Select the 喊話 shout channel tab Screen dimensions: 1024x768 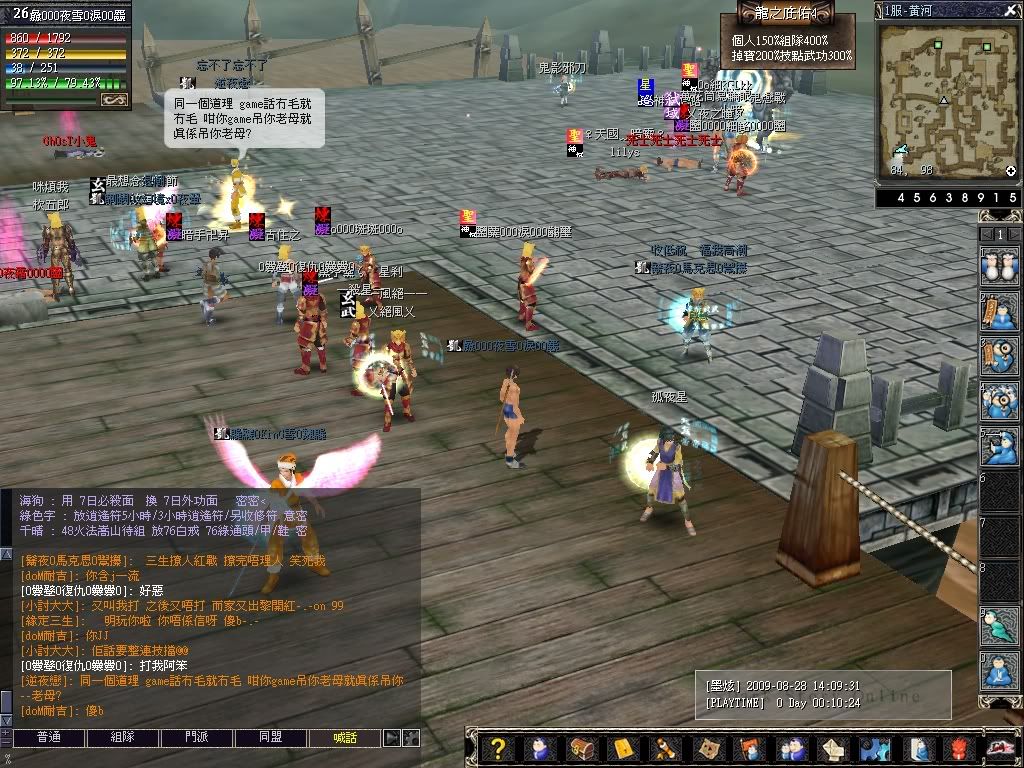point(345,738)
